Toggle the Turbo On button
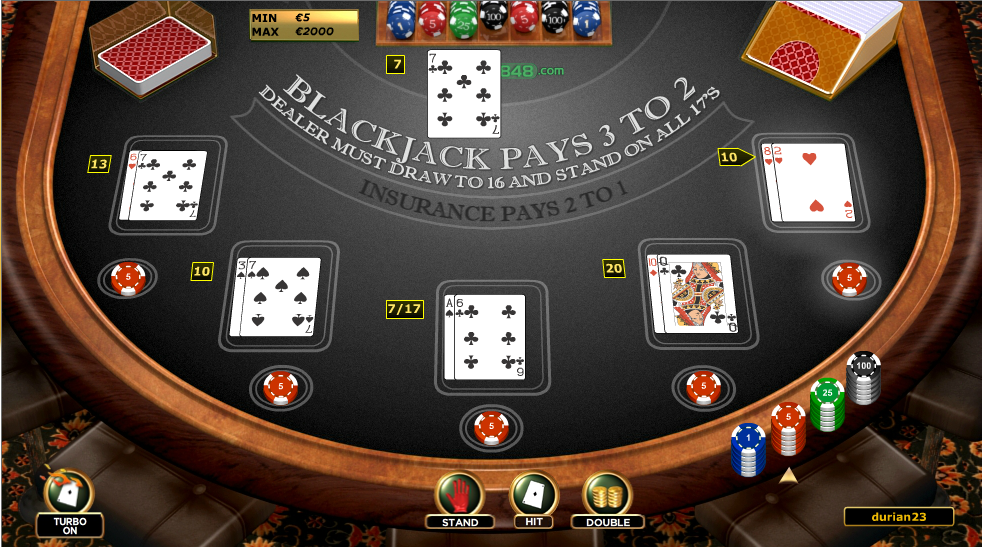982x547 pixels. click(x=70, y=498)
